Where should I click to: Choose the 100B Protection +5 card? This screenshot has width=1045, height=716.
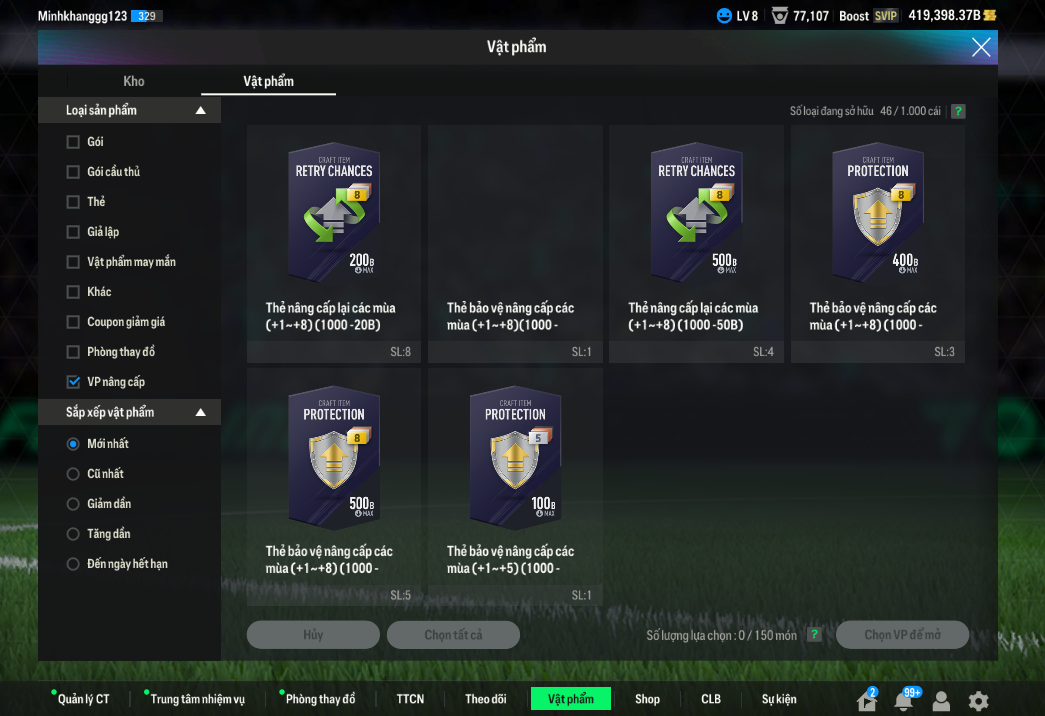tap(515, 483)
